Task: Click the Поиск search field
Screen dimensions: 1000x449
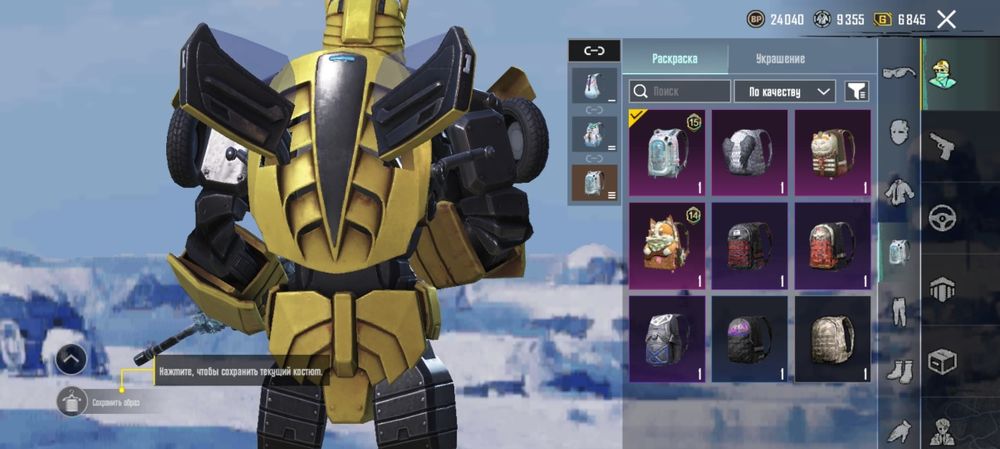Action: tap(680, 91)
